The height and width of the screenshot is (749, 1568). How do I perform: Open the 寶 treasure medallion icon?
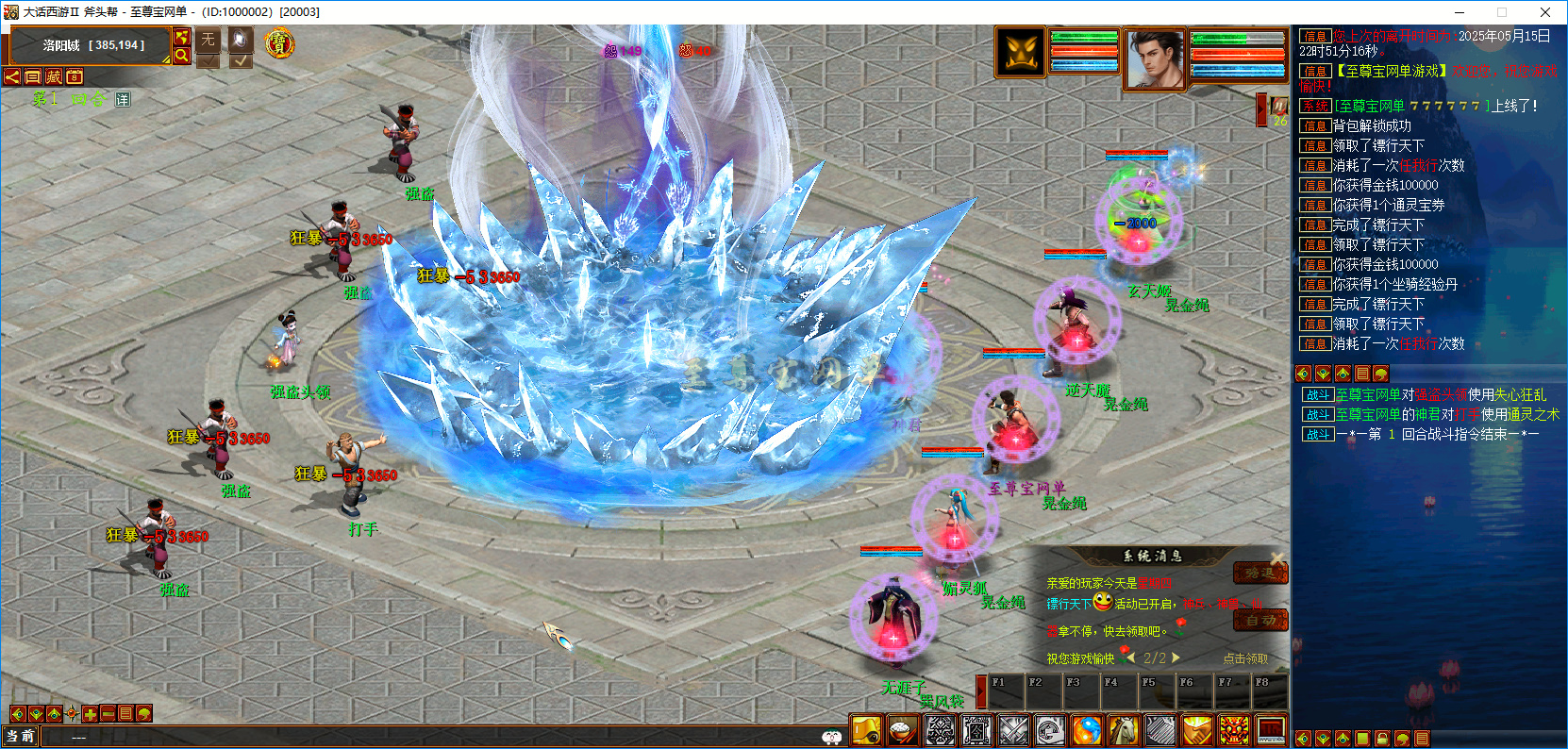pyautogui.click(x=279, y=43)
